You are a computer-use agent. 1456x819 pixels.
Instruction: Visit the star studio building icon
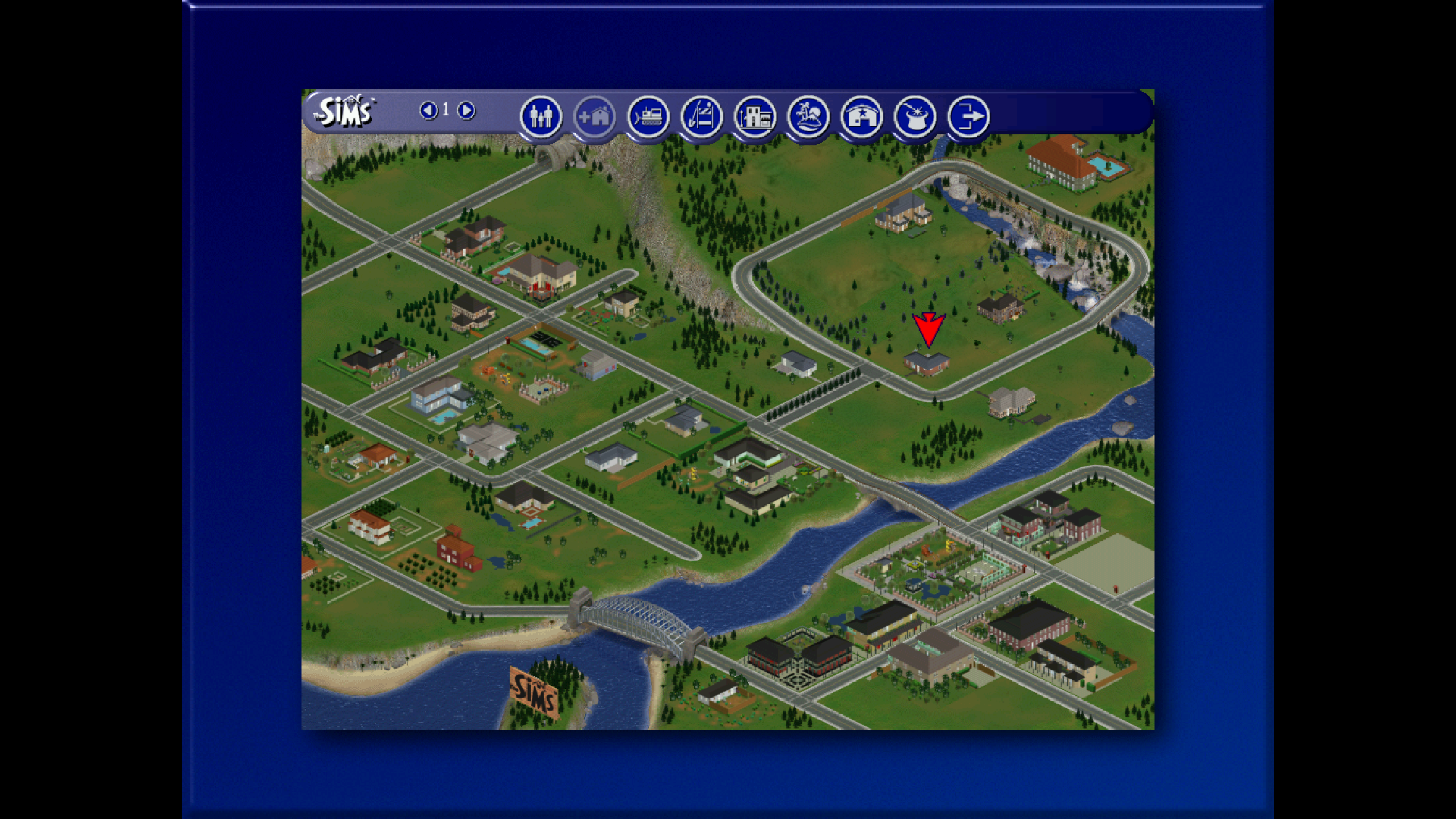coord(861,117)
